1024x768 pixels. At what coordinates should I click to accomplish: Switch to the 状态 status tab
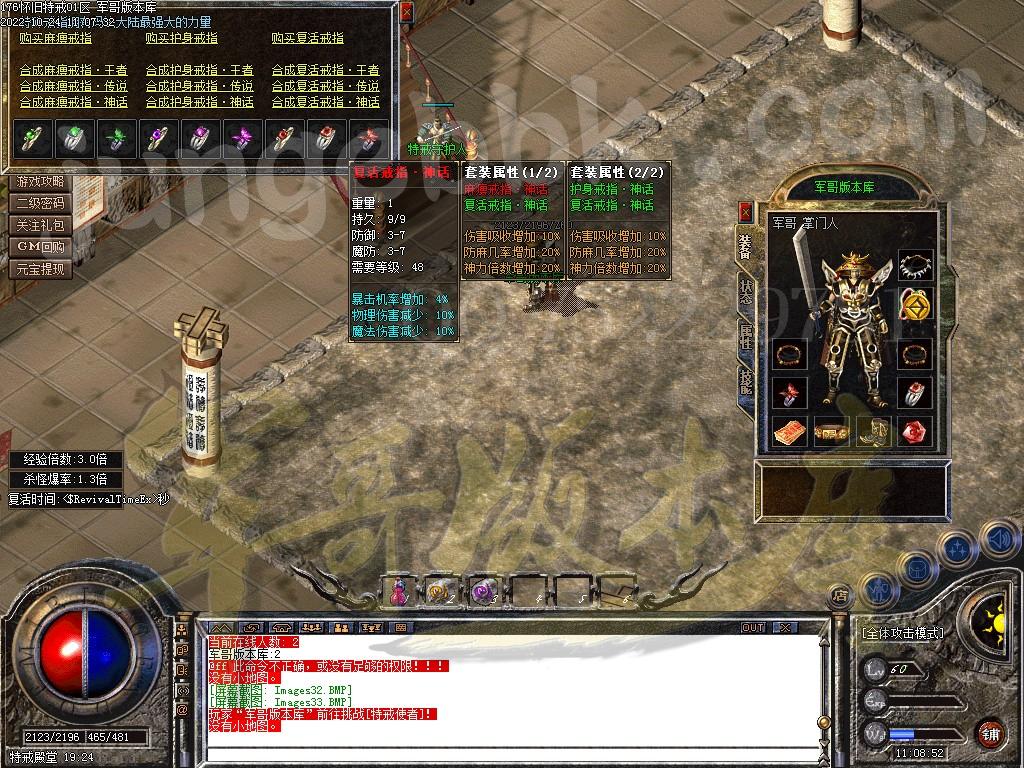pos(746,291)
